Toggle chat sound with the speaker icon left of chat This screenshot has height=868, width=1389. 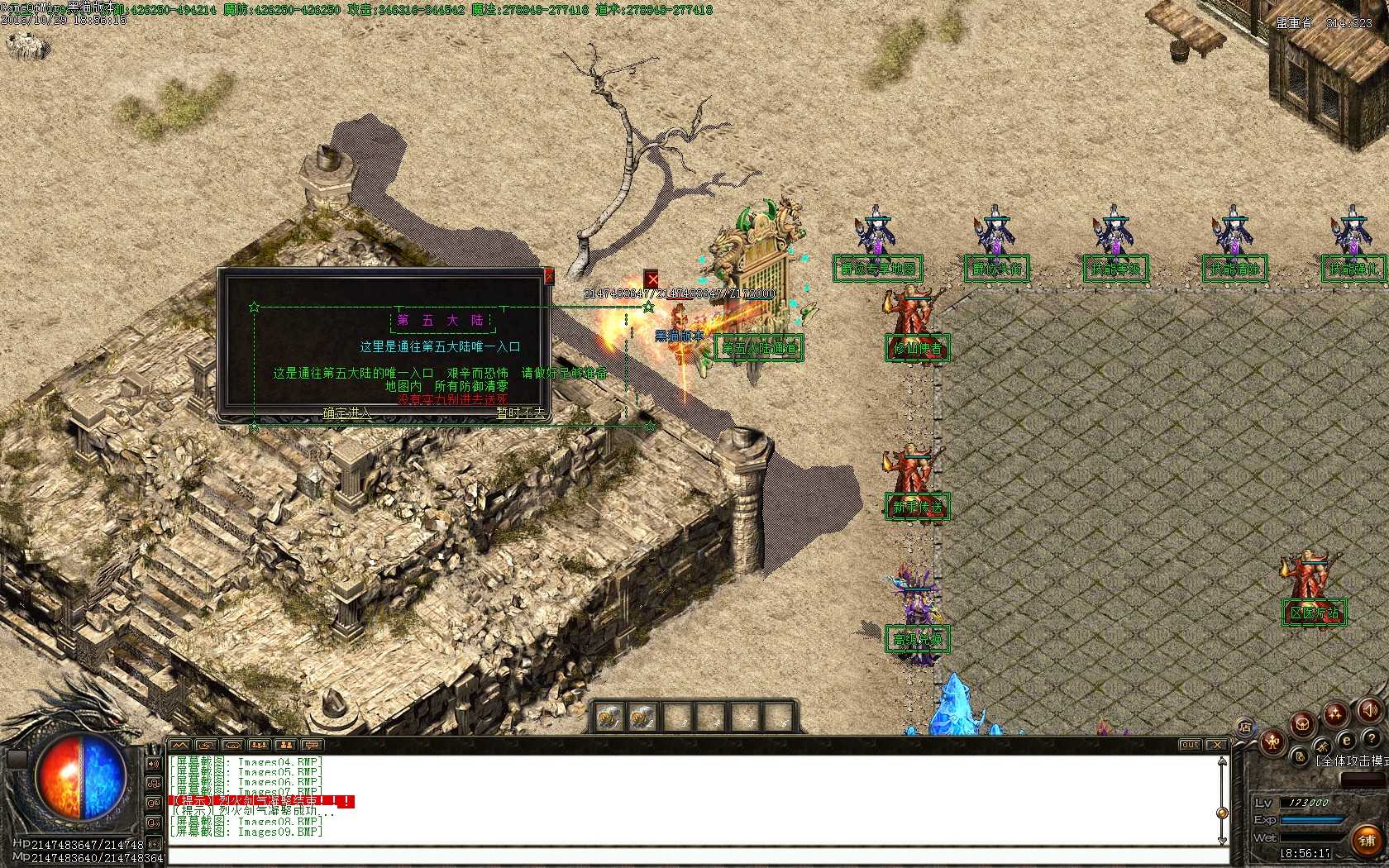tap(153, 764)
